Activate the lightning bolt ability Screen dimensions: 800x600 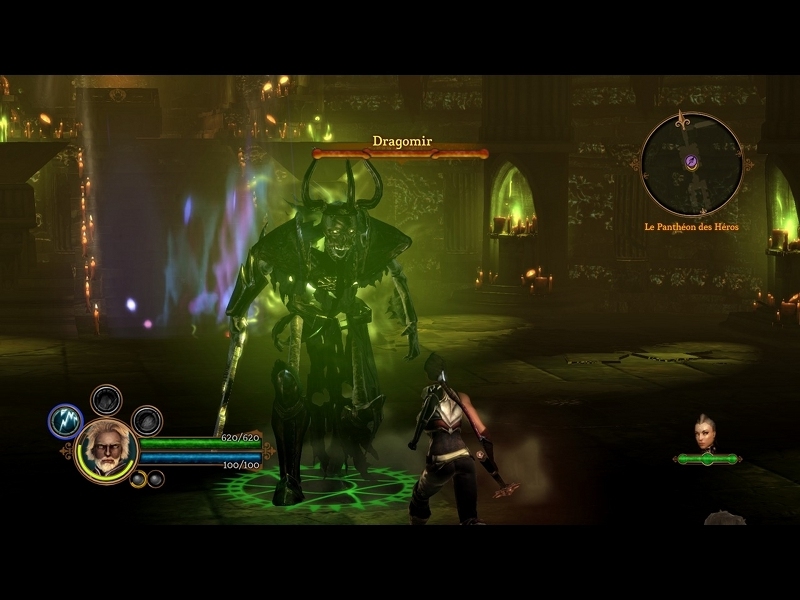[x=65, y=421]
